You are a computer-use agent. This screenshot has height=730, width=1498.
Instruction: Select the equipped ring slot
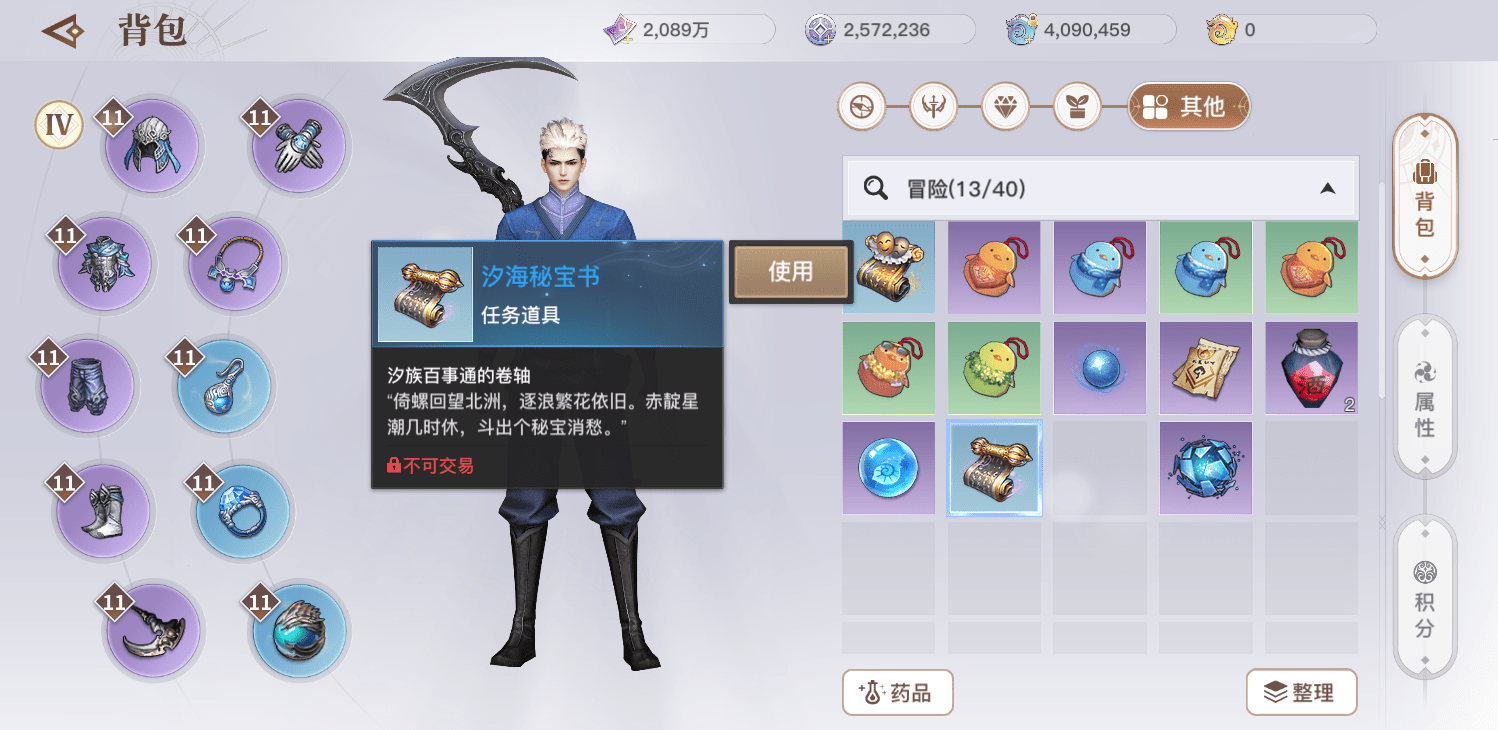coord(241,512)
